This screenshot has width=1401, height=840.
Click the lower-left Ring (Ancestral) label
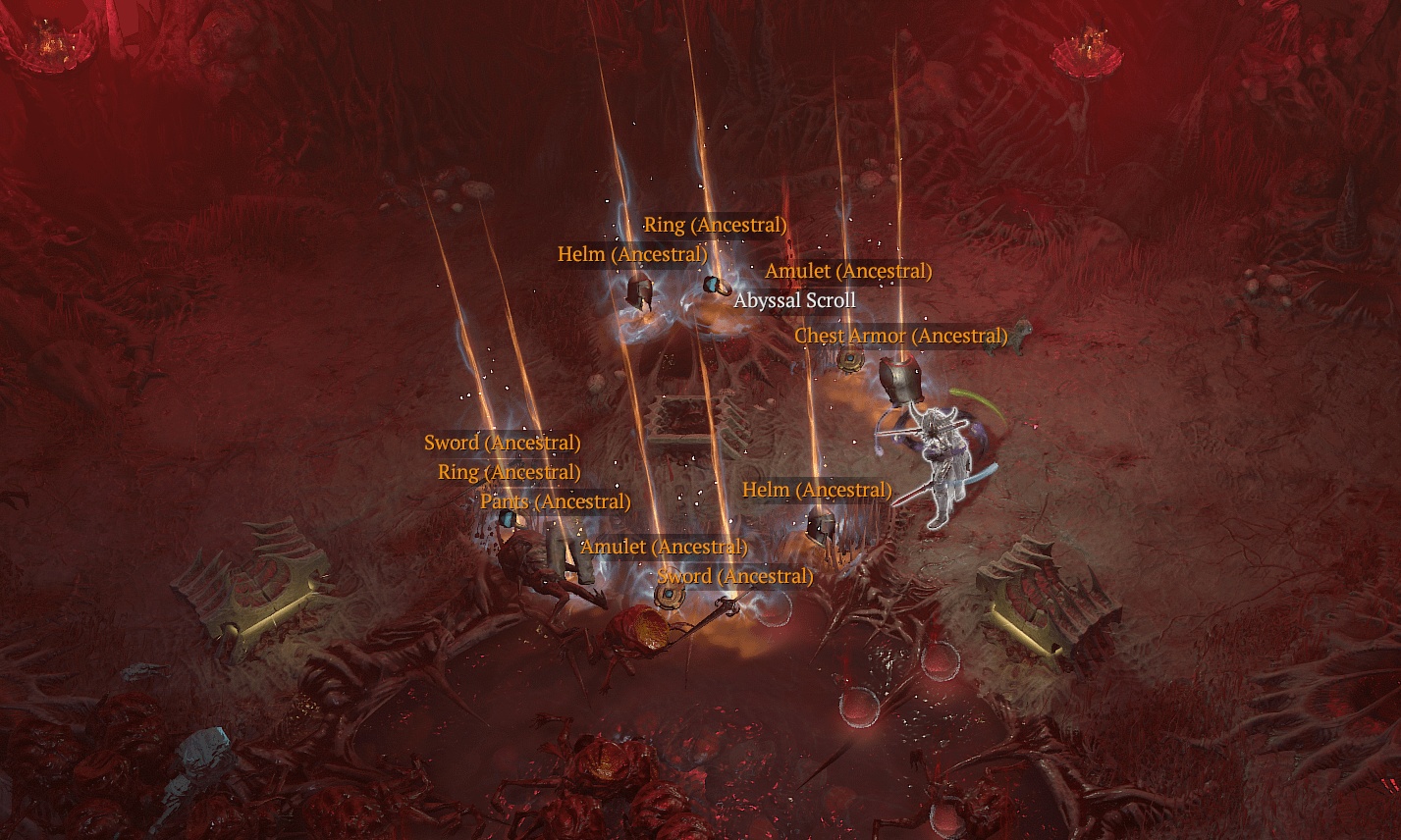(512, 472)
